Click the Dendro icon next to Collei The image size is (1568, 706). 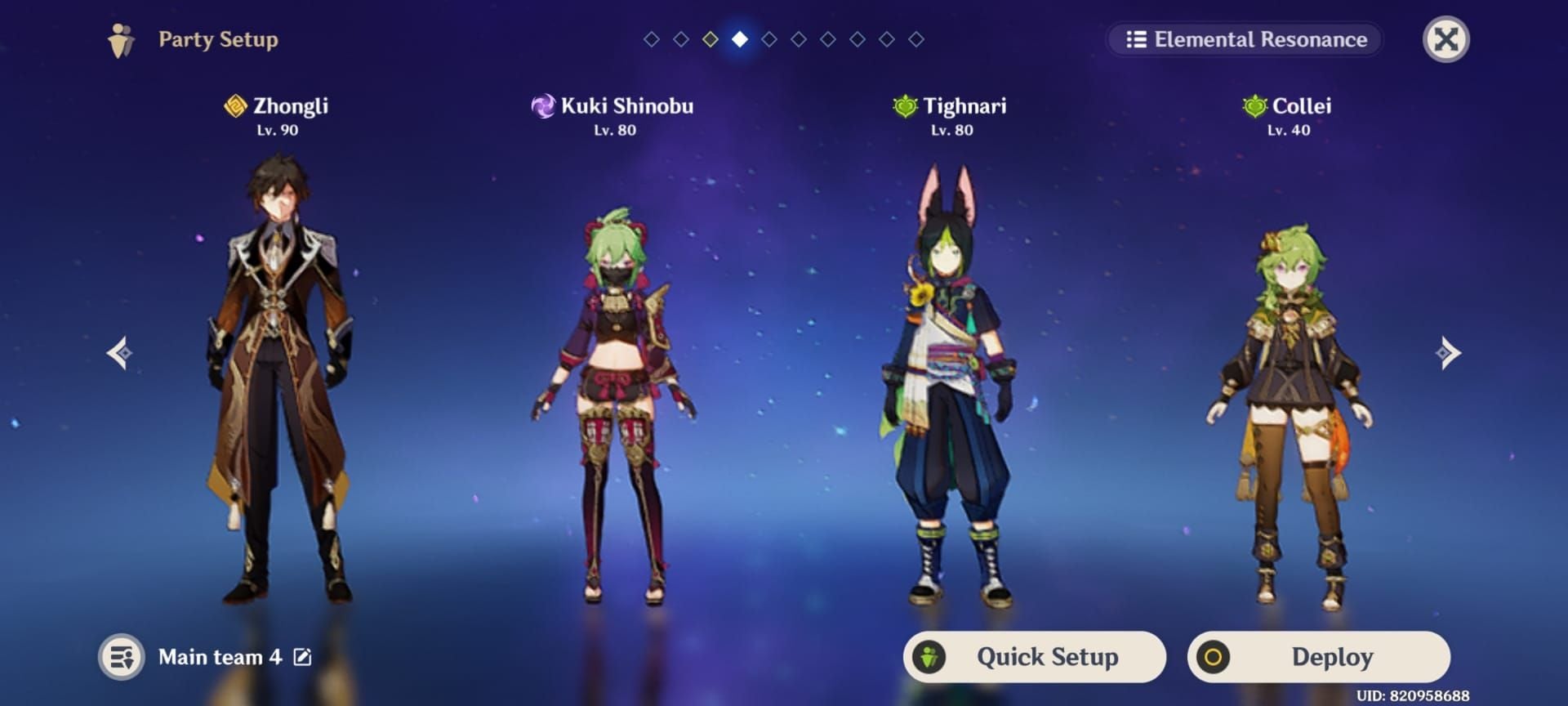1255,107
